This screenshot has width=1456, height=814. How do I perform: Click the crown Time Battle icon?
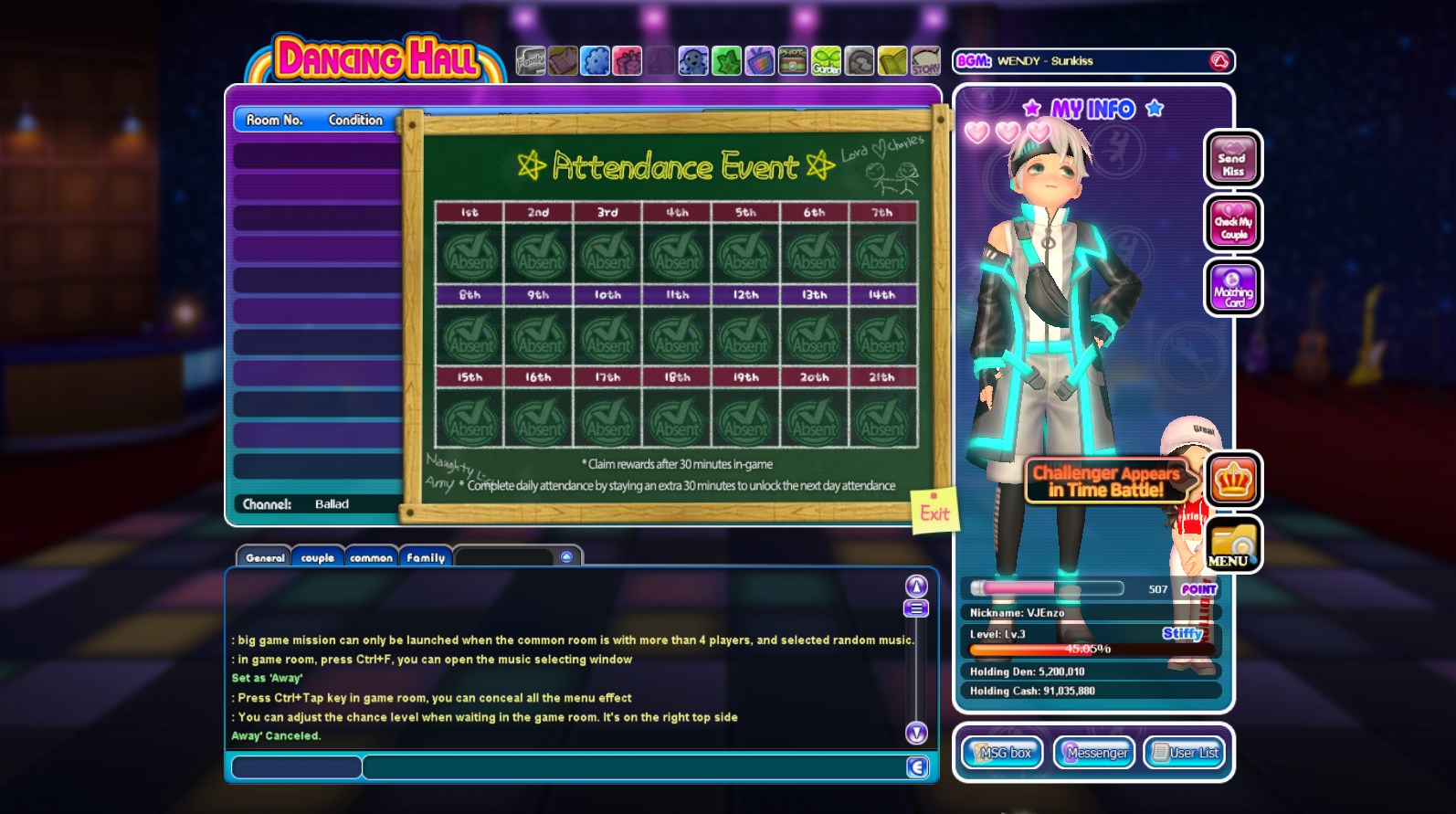(1233, 481)
